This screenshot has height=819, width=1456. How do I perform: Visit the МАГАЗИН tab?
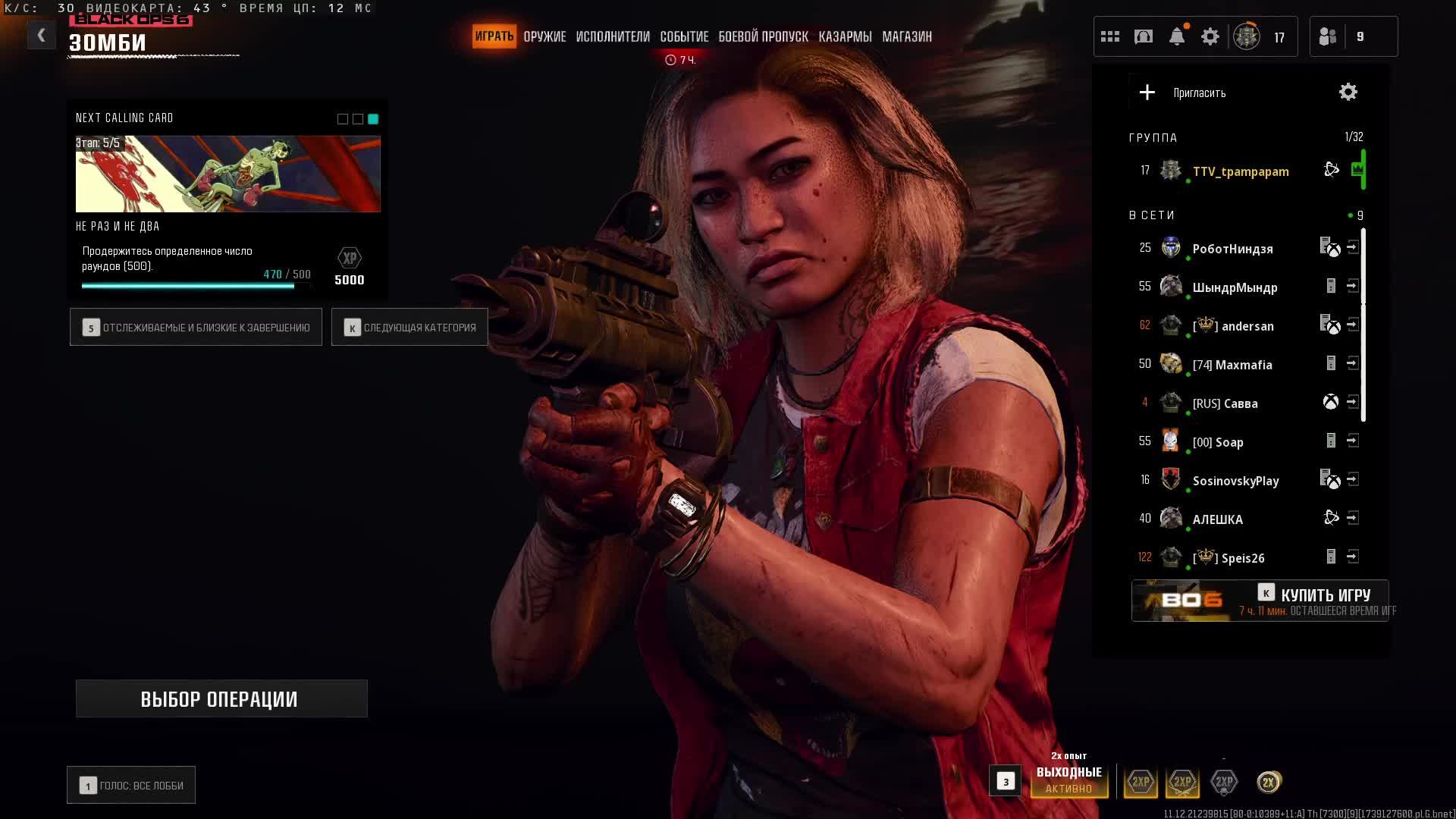coord(907,36)
